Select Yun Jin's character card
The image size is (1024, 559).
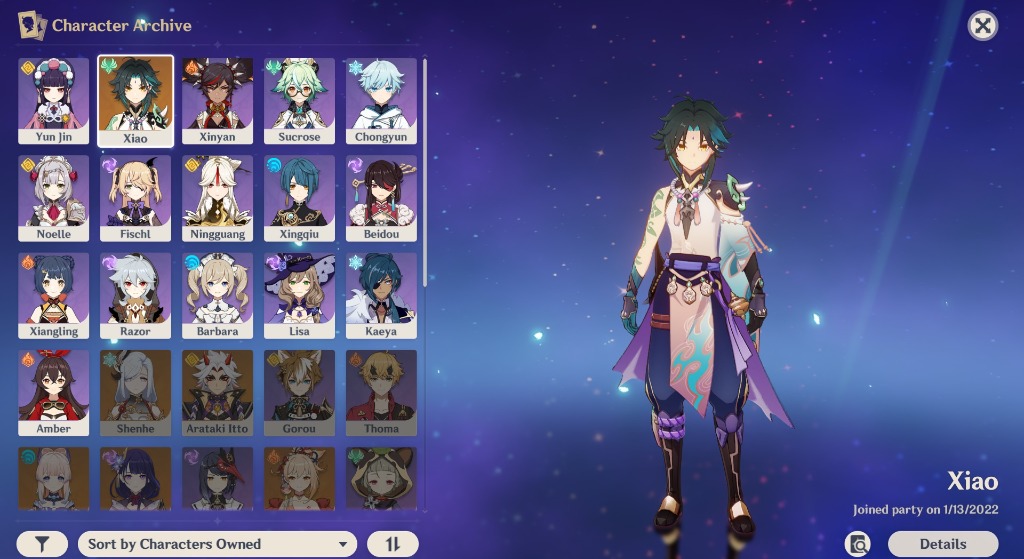coord(54,100)
